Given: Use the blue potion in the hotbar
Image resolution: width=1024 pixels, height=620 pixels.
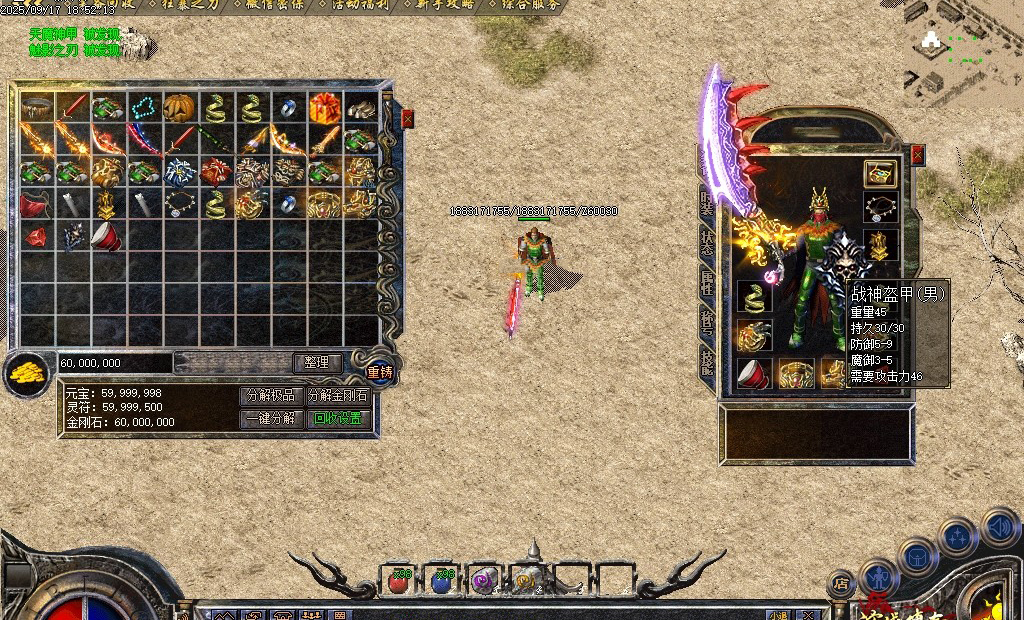Looking at the screenshot, I should pyautogui.click(x=442, y=579).
